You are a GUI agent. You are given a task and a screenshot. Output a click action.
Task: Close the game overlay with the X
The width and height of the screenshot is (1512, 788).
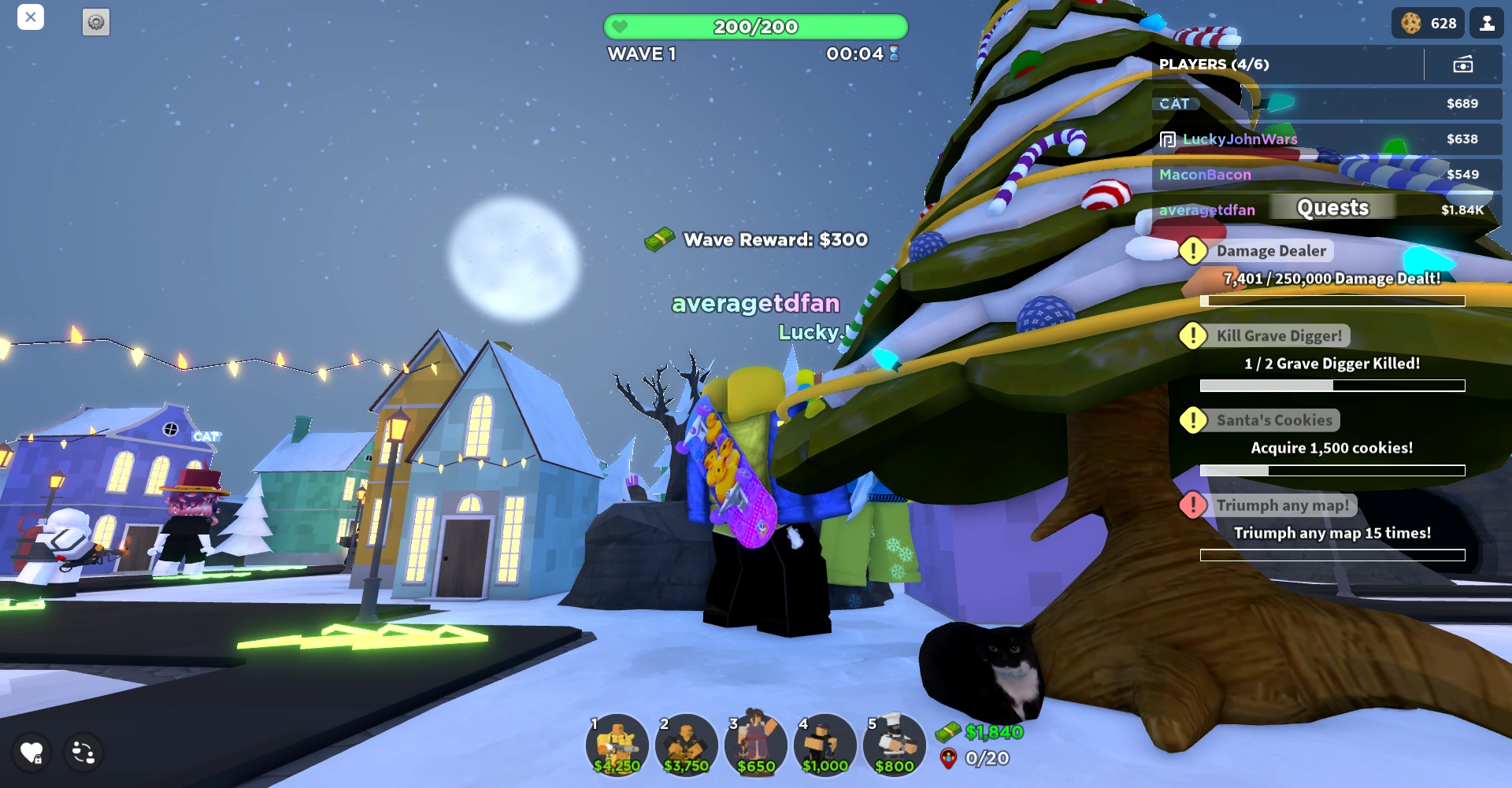31,17
